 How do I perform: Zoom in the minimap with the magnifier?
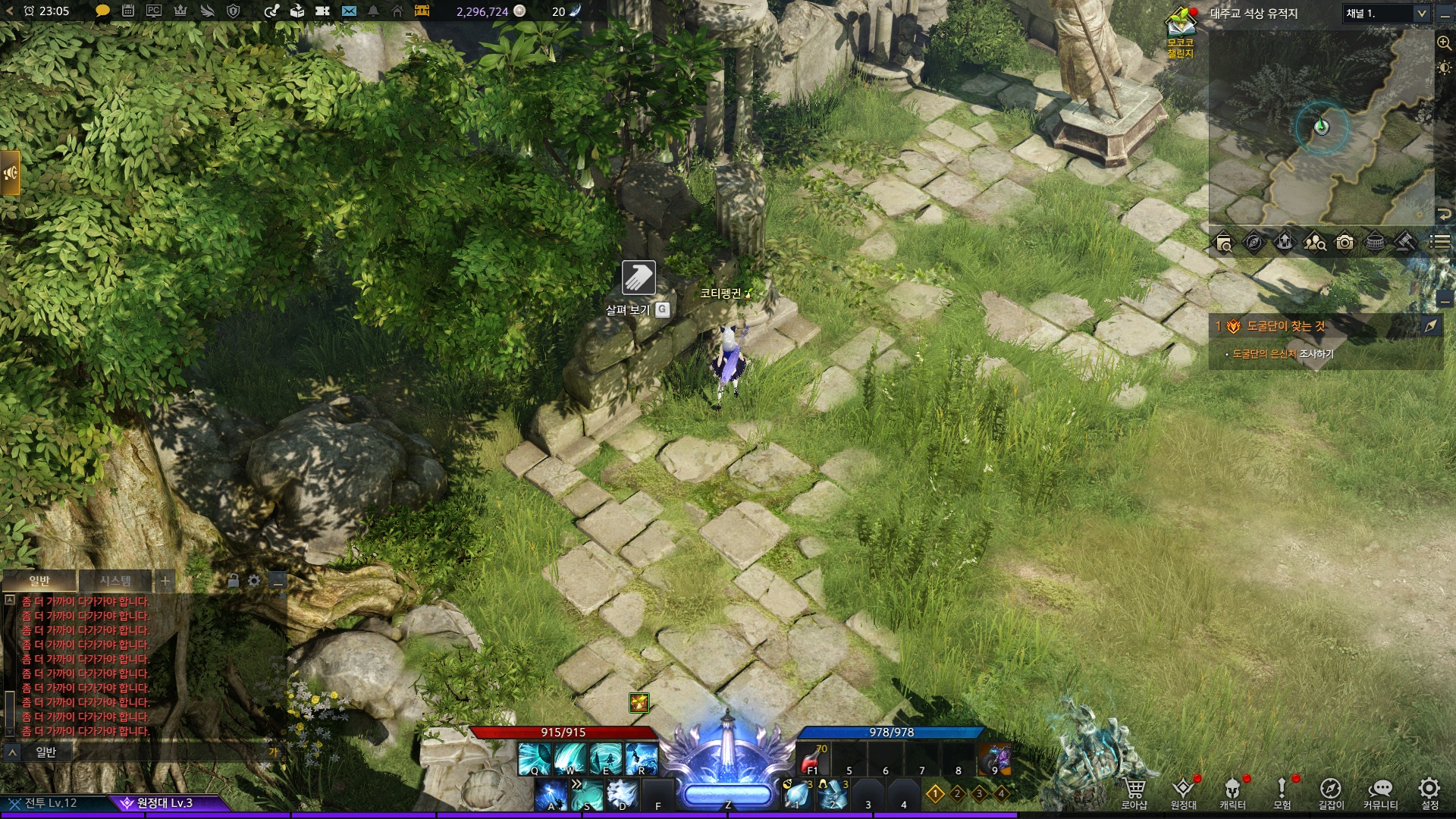(1444, 43)
